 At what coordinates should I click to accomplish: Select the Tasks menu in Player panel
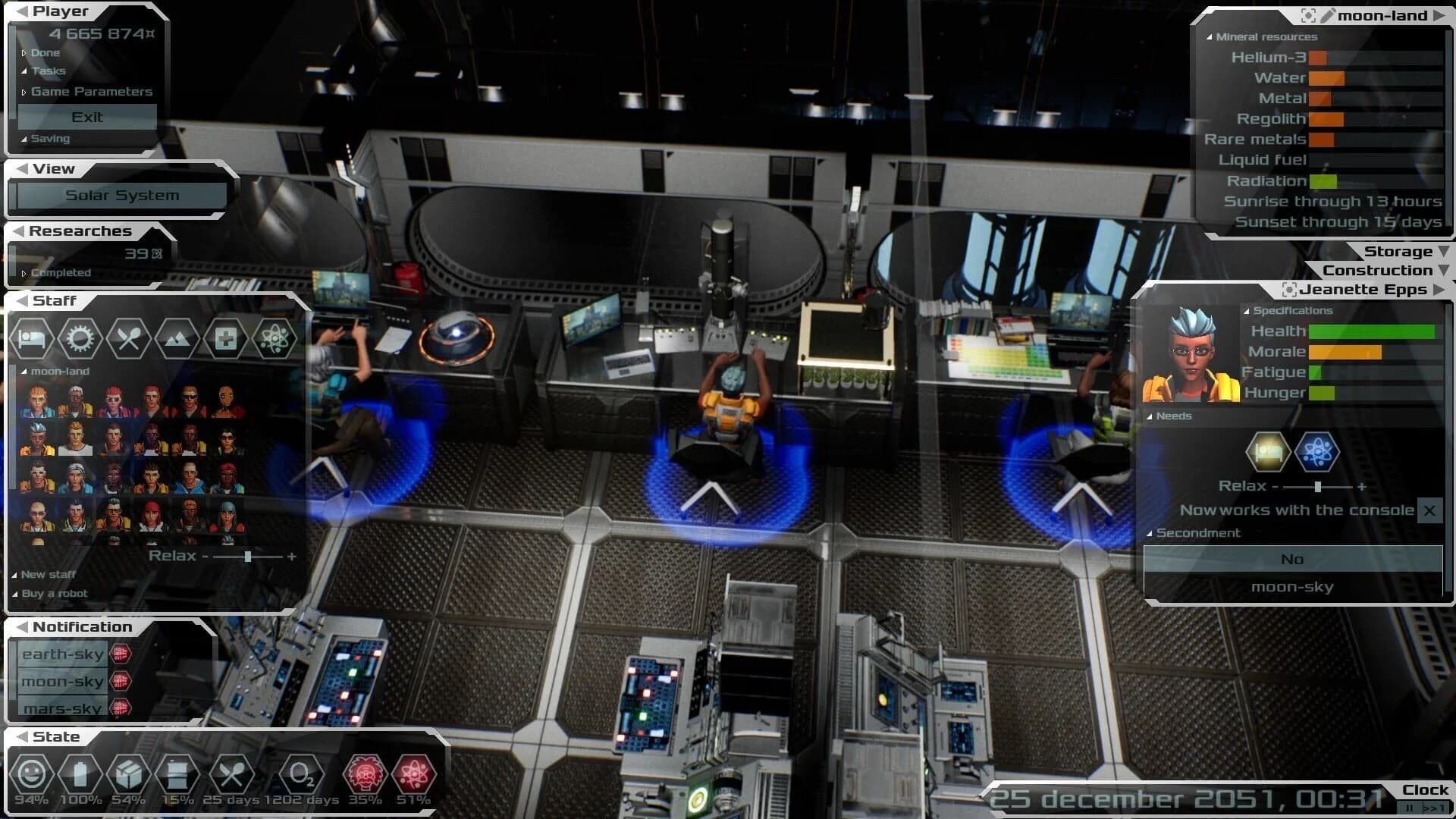pos(48,71)
